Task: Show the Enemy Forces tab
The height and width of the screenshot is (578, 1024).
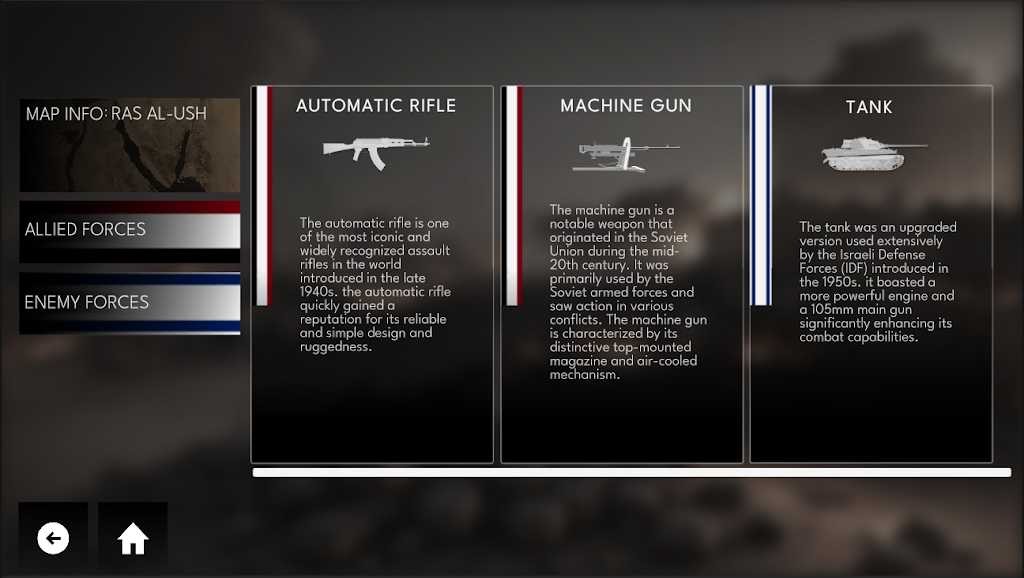Action: pos(130,302)
